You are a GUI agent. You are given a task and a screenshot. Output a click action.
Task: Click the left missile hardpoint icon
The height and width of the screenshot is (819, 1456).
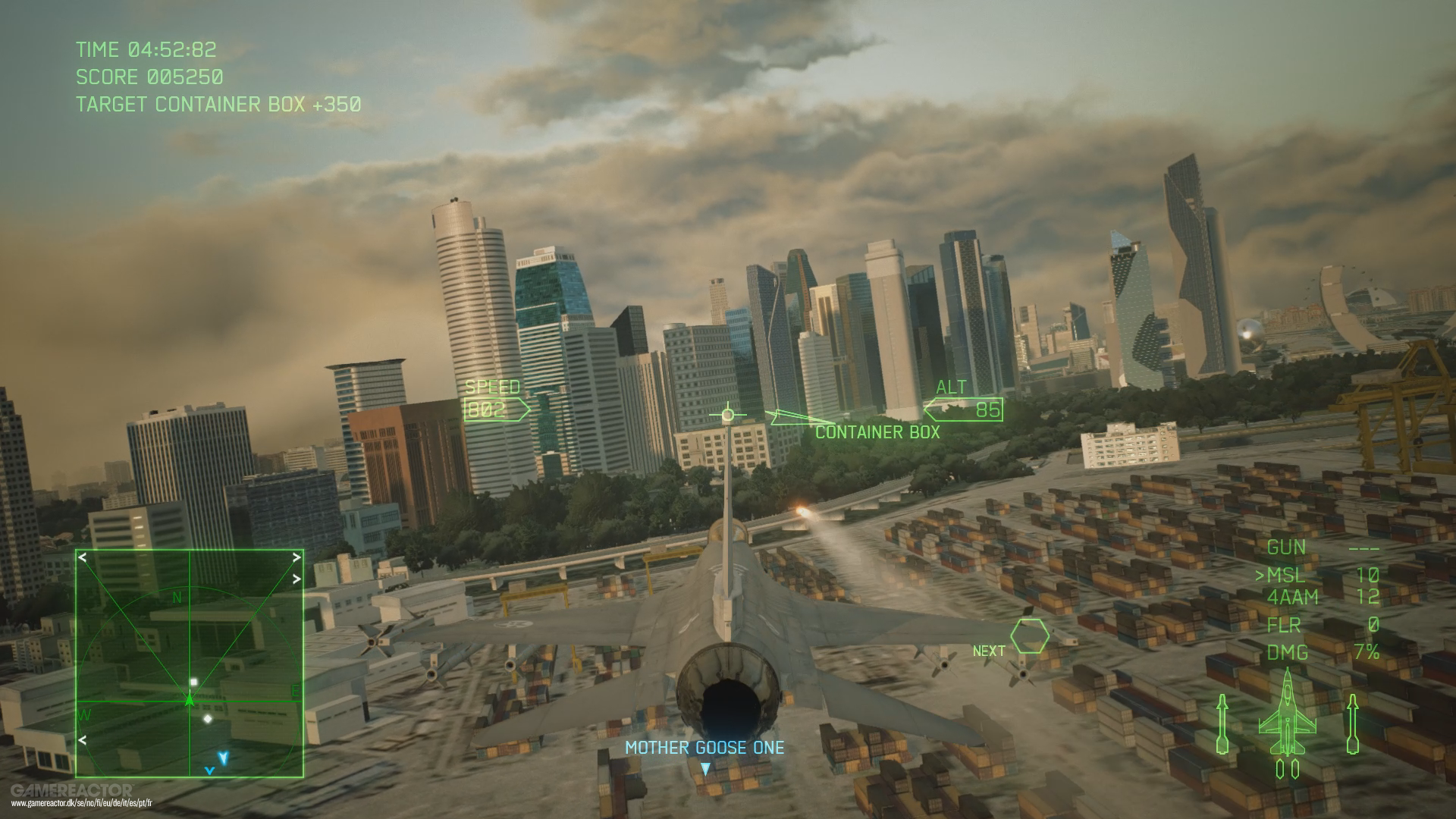(x=1223, y=724)
